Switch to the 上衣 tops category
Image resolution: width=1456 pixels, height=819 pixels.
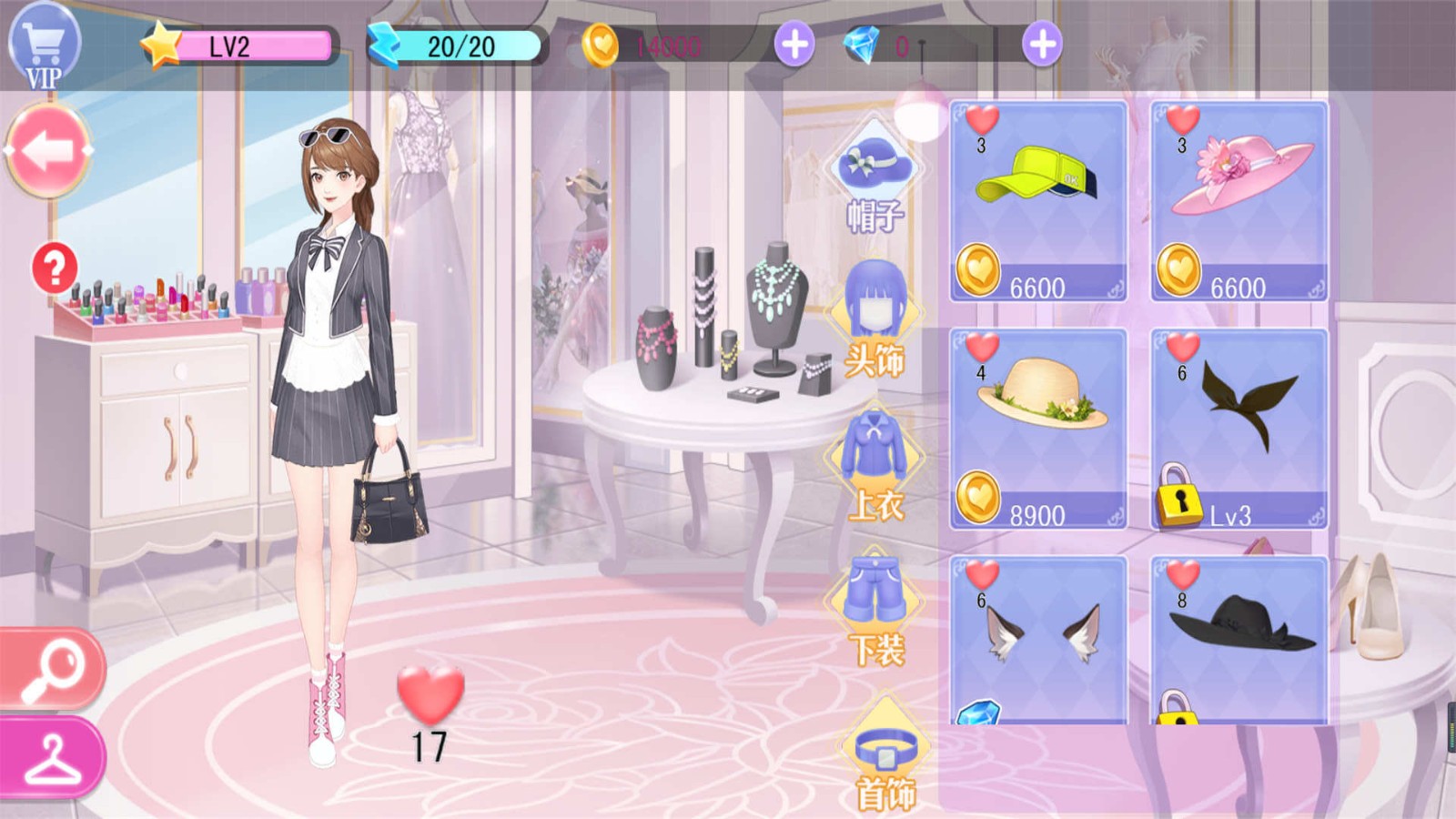(875, 464)
